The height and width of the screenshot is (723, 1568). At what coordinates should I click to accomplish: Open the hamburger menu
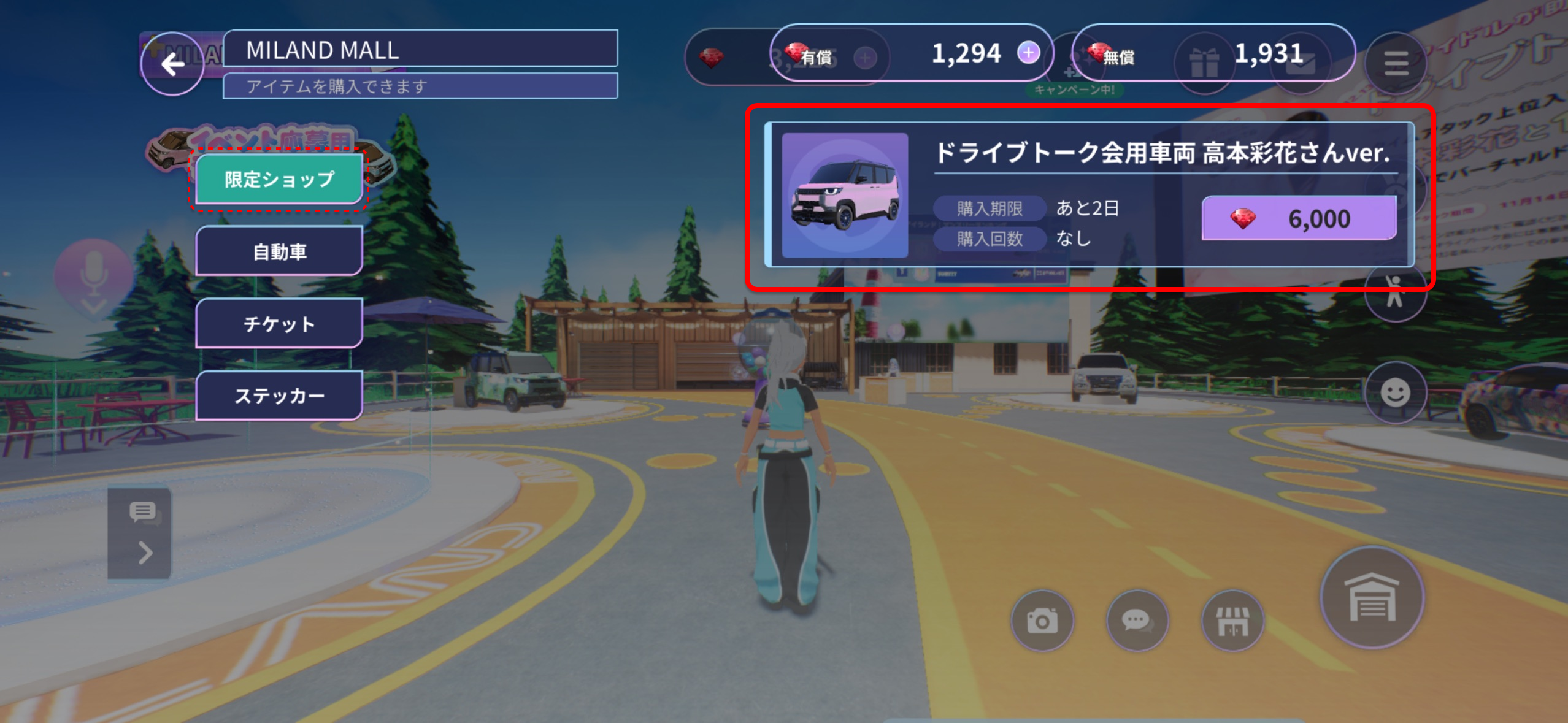[x=1396, y=63]
